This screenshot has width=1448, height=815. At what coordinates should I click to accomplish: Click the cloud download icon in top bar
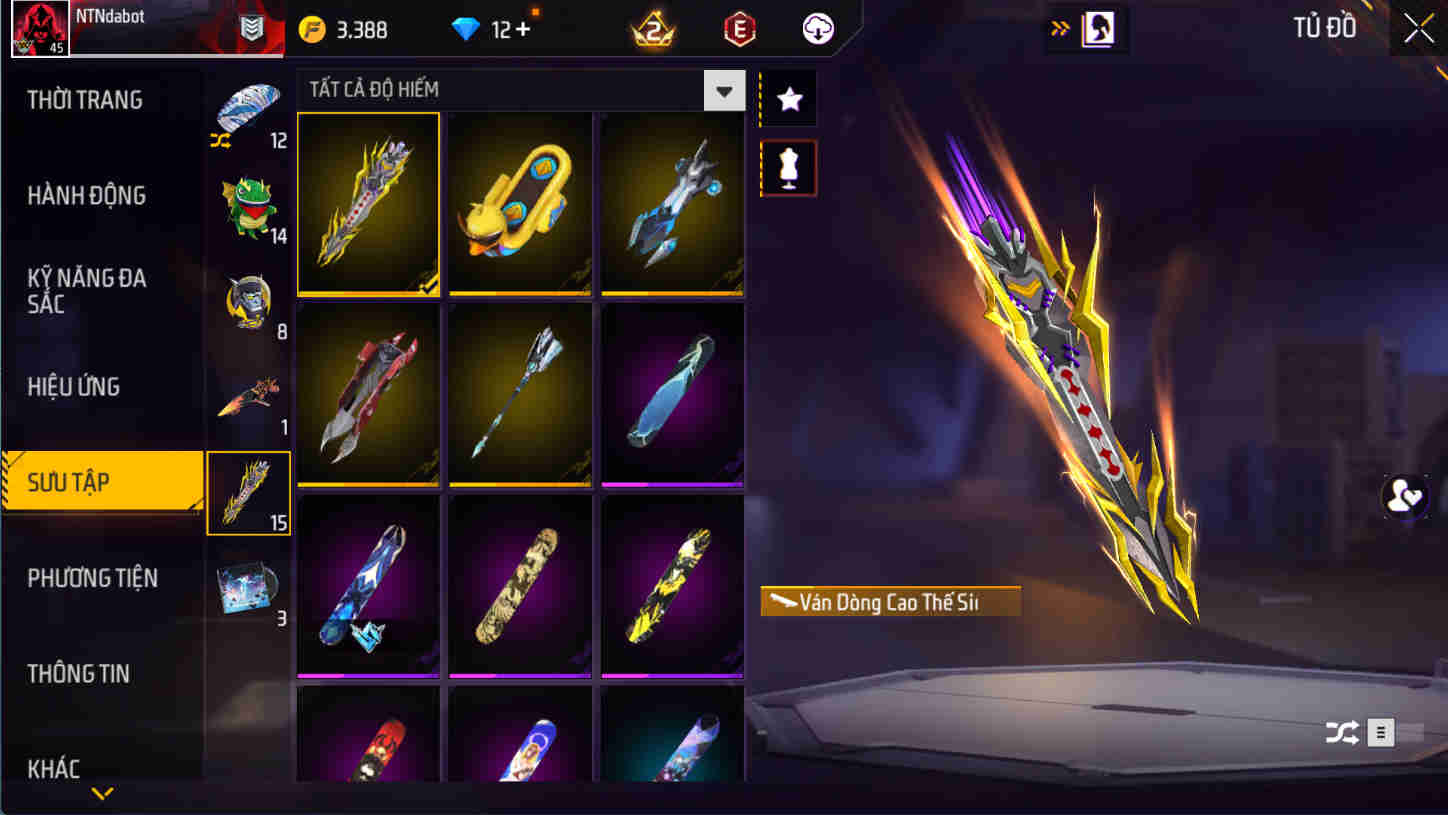[x=818, y=29]
